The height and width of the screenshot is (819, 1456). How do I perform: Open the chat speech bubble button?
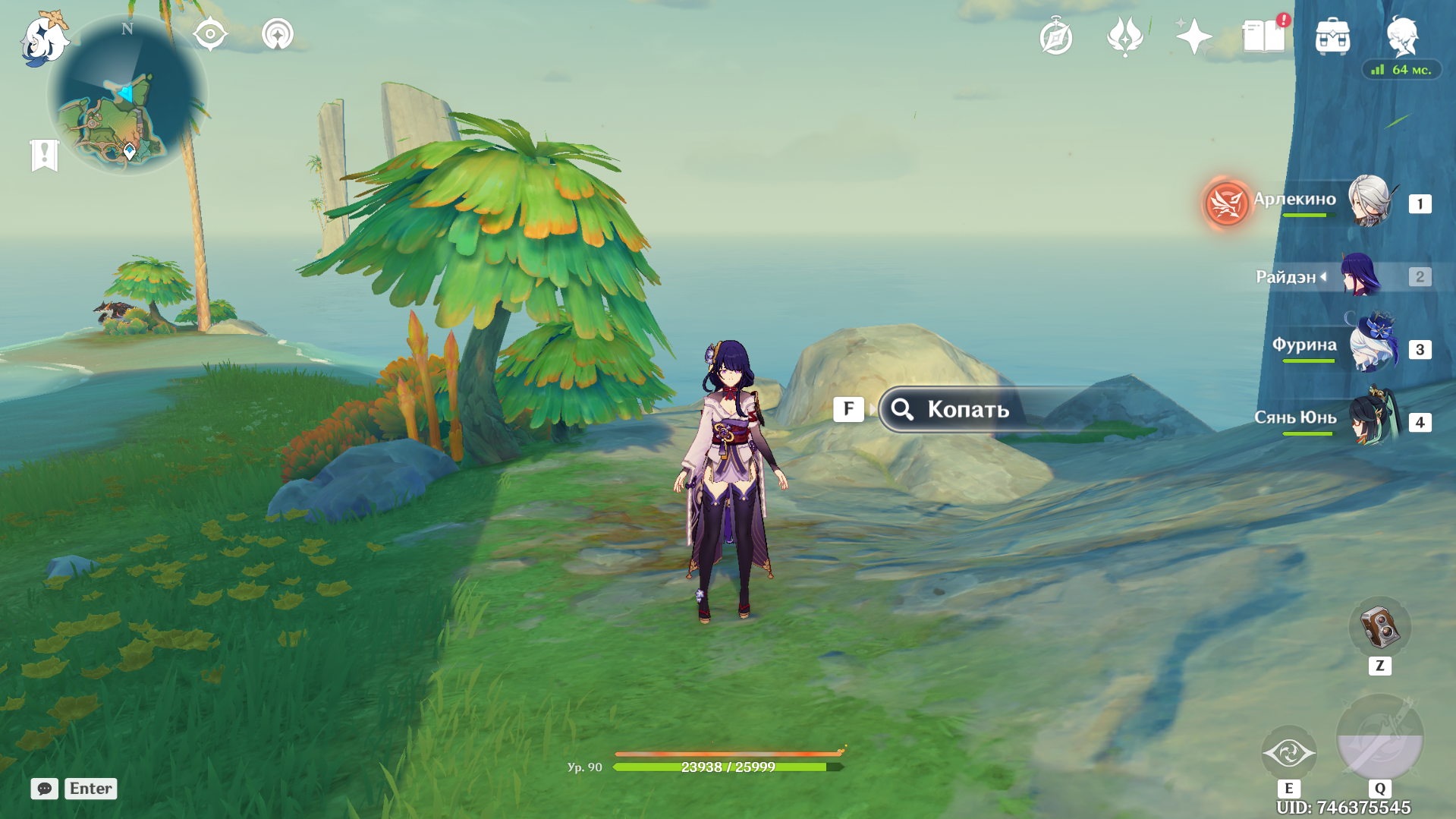pyautogui.click(x=45, y=789)
